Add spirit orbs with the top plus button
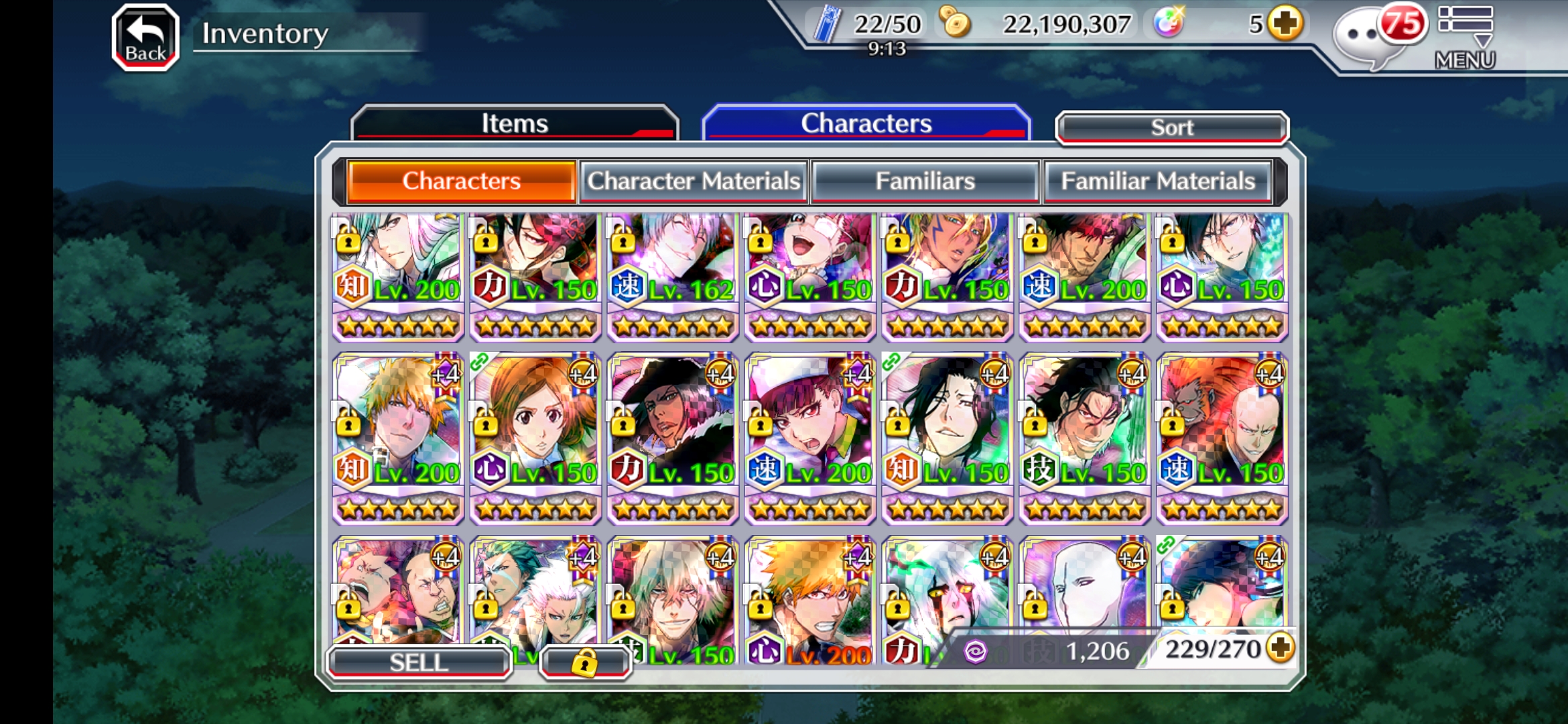 (x=1285, y=24)
